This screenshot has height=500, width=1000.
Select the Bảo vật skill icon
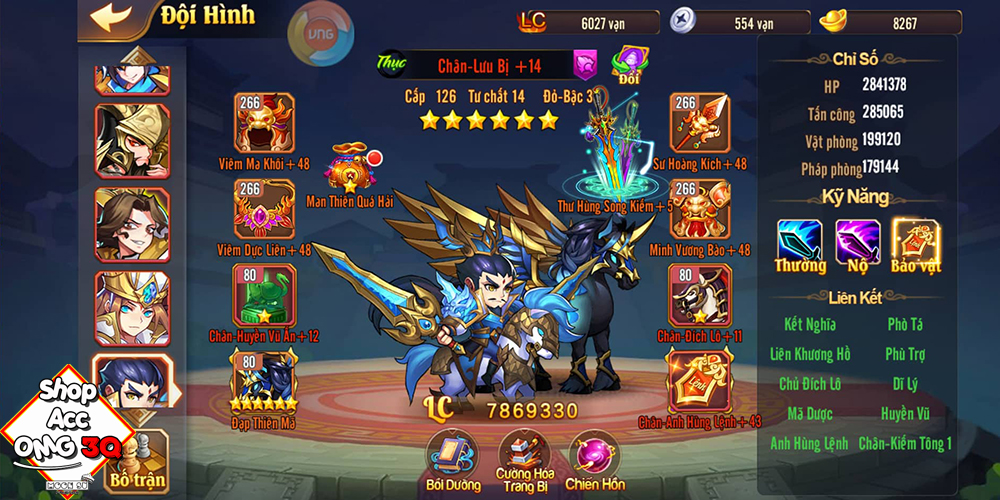point(915,243)
